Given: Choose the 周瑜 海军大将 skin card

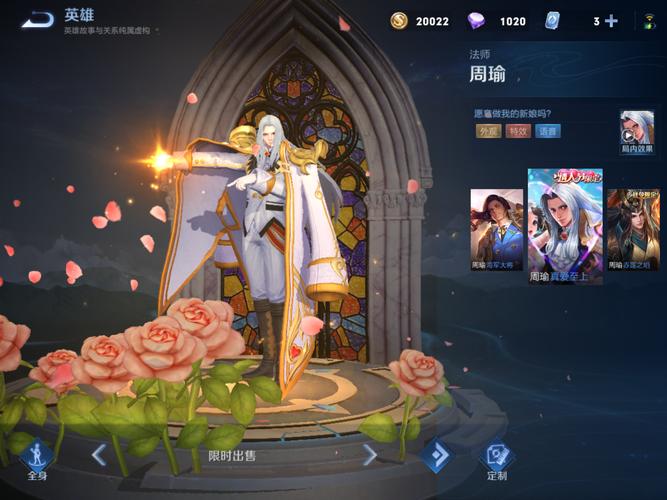Looking at the screenshot, I should tap(497, 230).
